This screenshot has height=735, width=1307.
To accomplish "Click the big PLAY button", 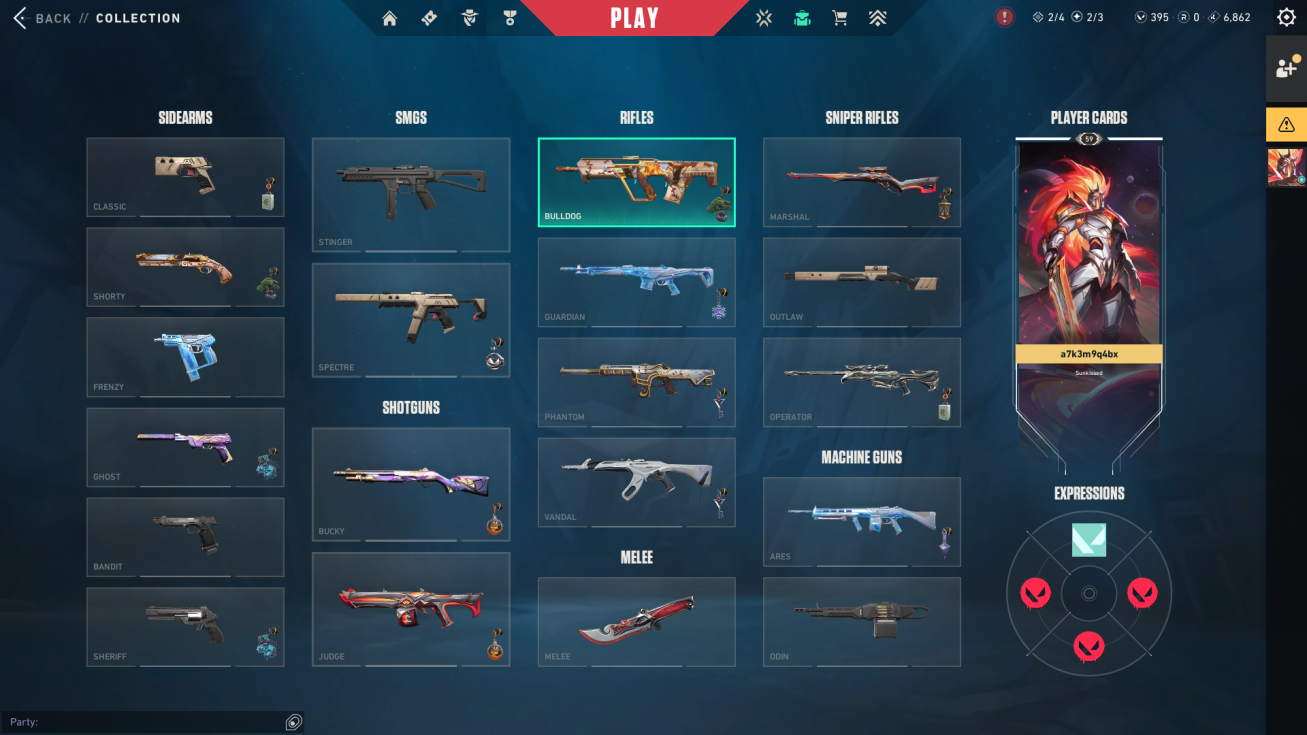I will pyautogui.click(x=634, y=18).
